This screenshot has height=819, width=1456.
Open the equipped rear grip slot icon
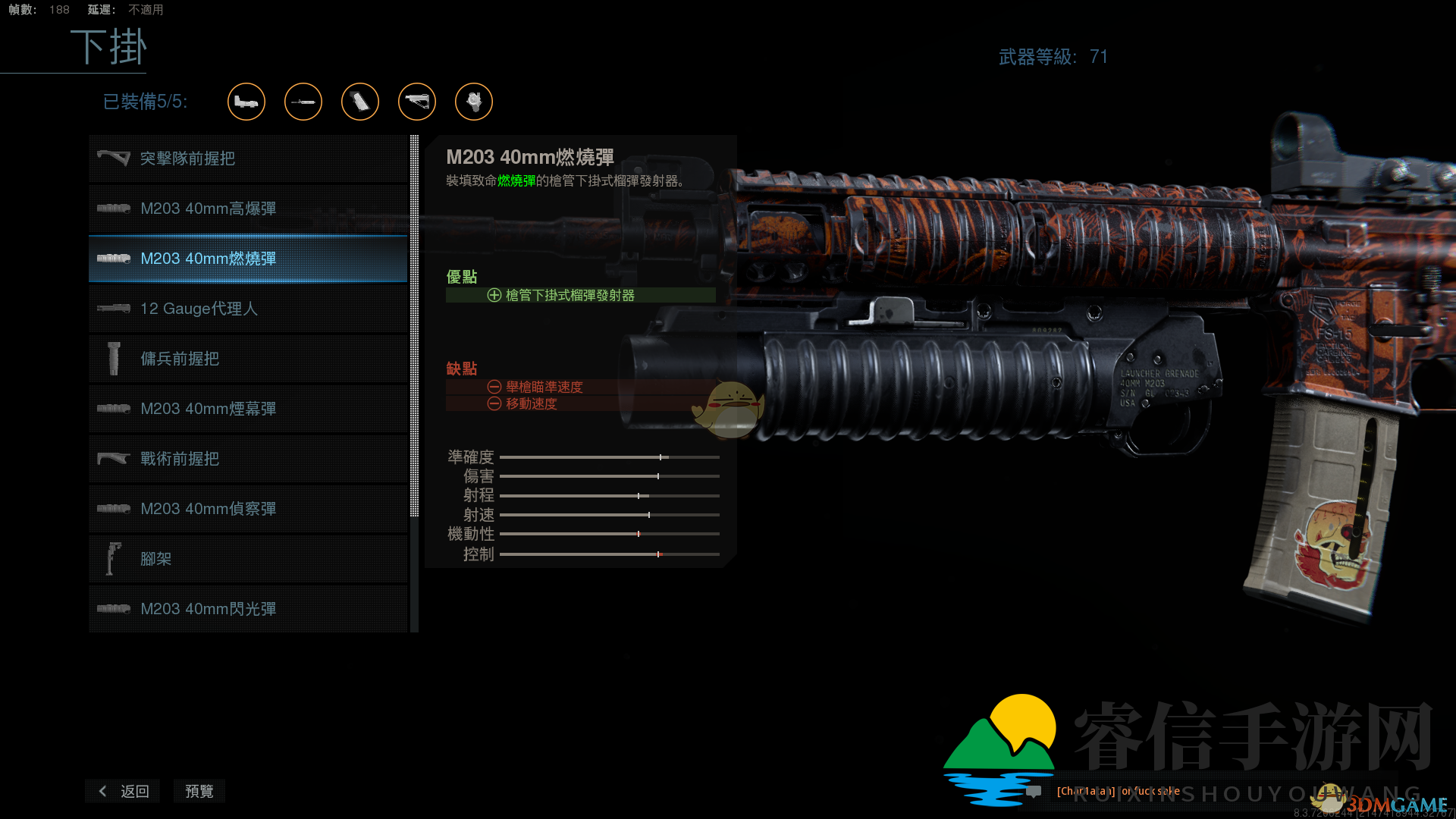360,102
